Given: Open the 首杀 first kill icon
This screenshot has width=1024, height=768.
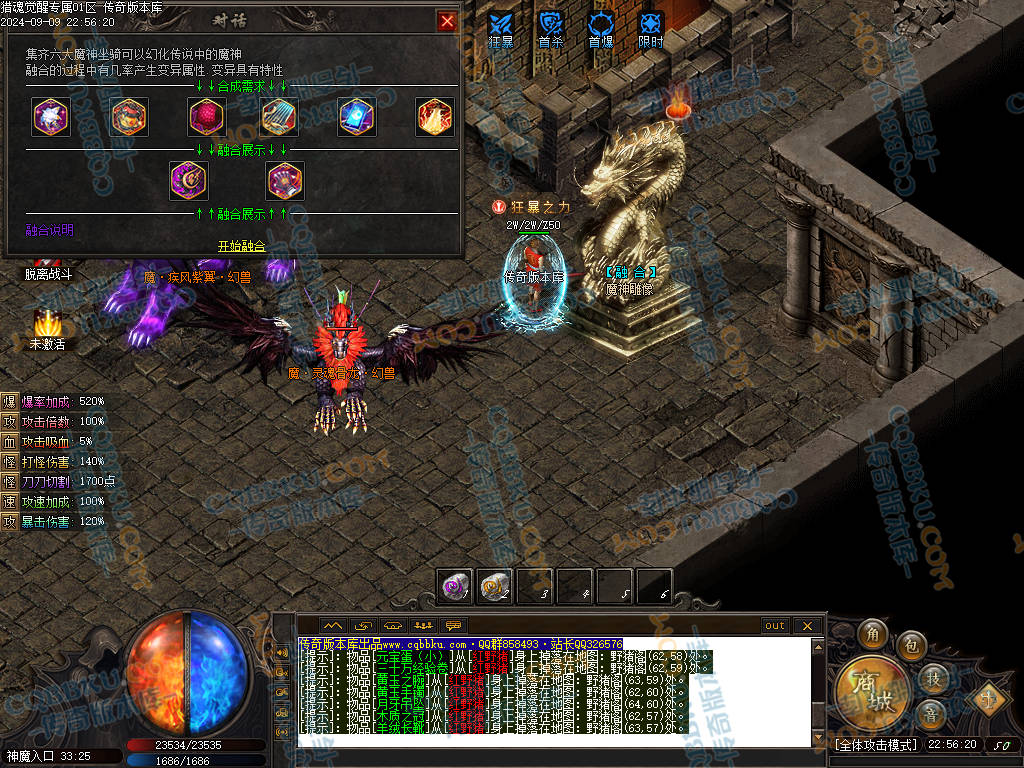Looking at the screenshot, I should [551, 27].
